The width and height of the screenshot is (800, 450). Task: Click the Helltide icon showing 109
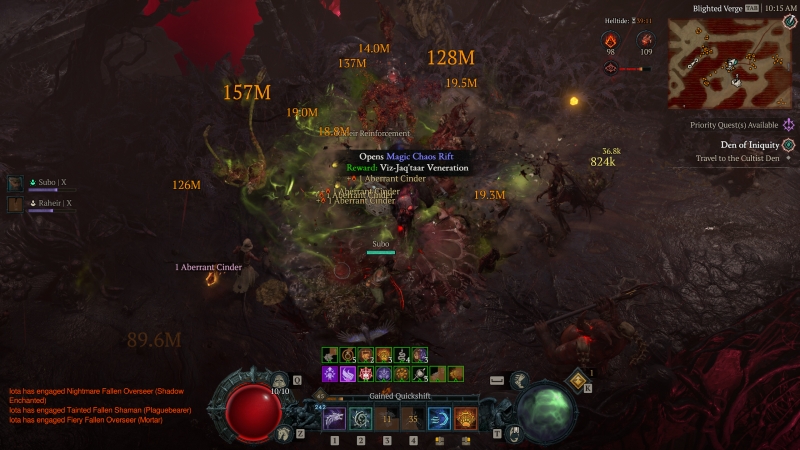click(x=645, y=39)
